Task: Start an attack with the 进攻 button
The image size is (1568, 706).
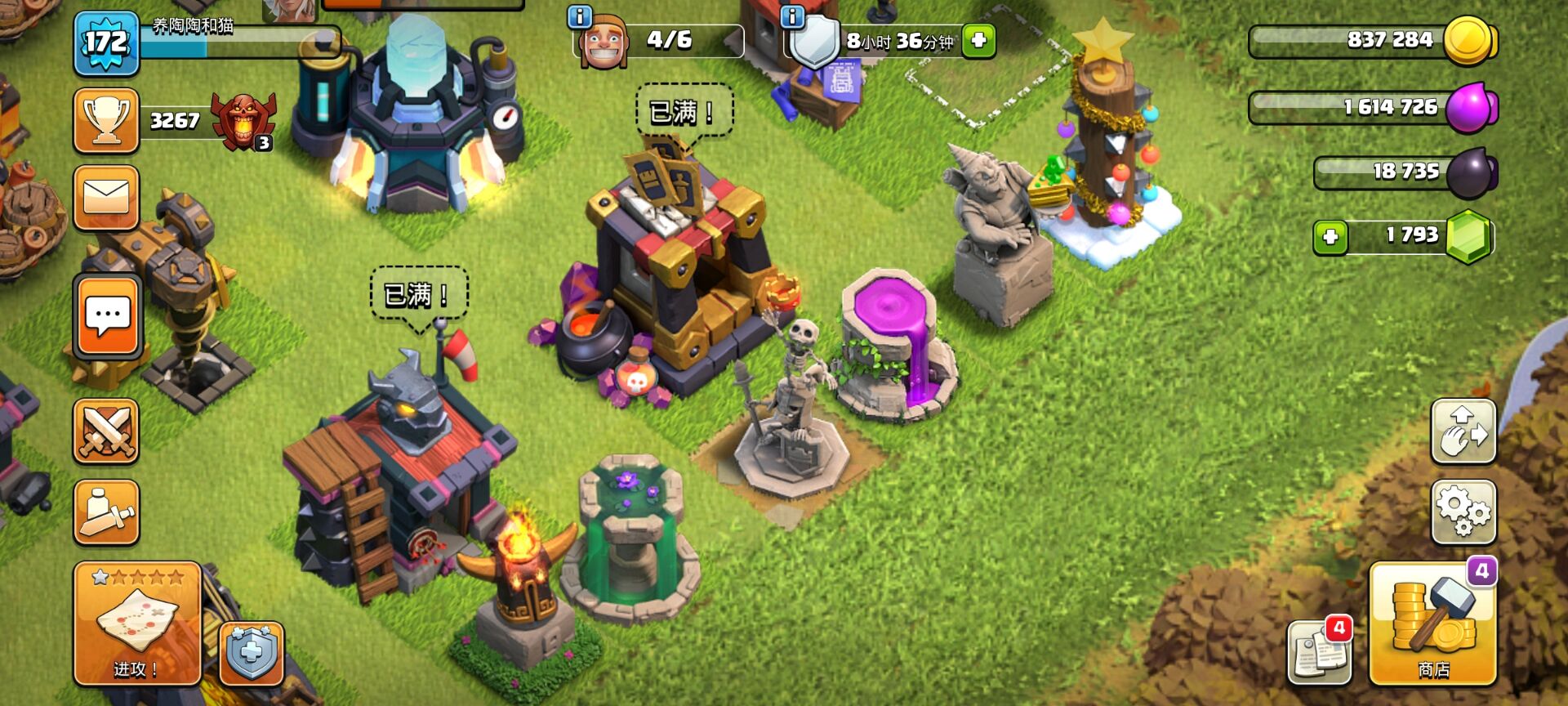Action: (x=137, y=623)
